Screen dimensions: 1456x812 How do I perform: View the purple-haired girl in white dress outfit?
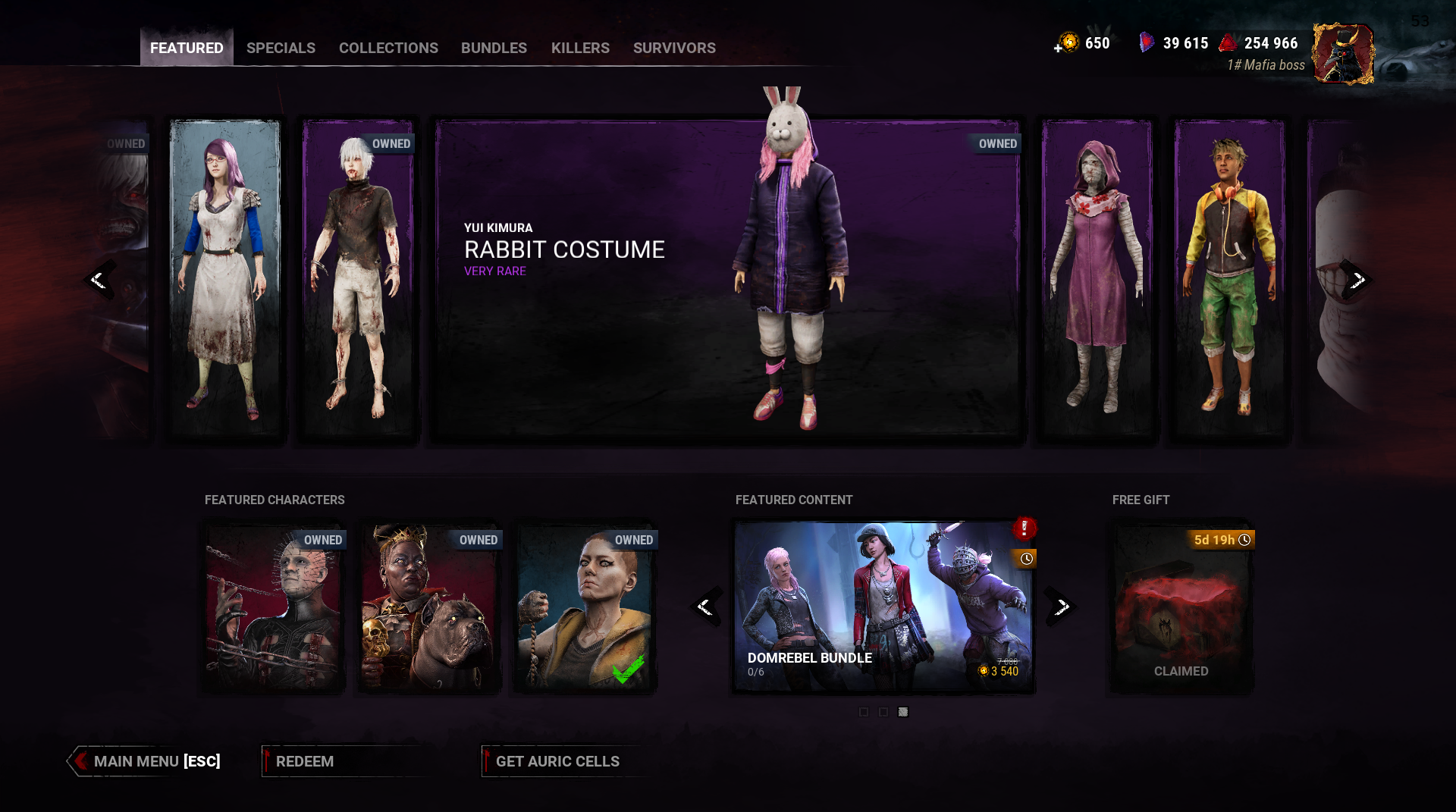[x=225, y=278]
